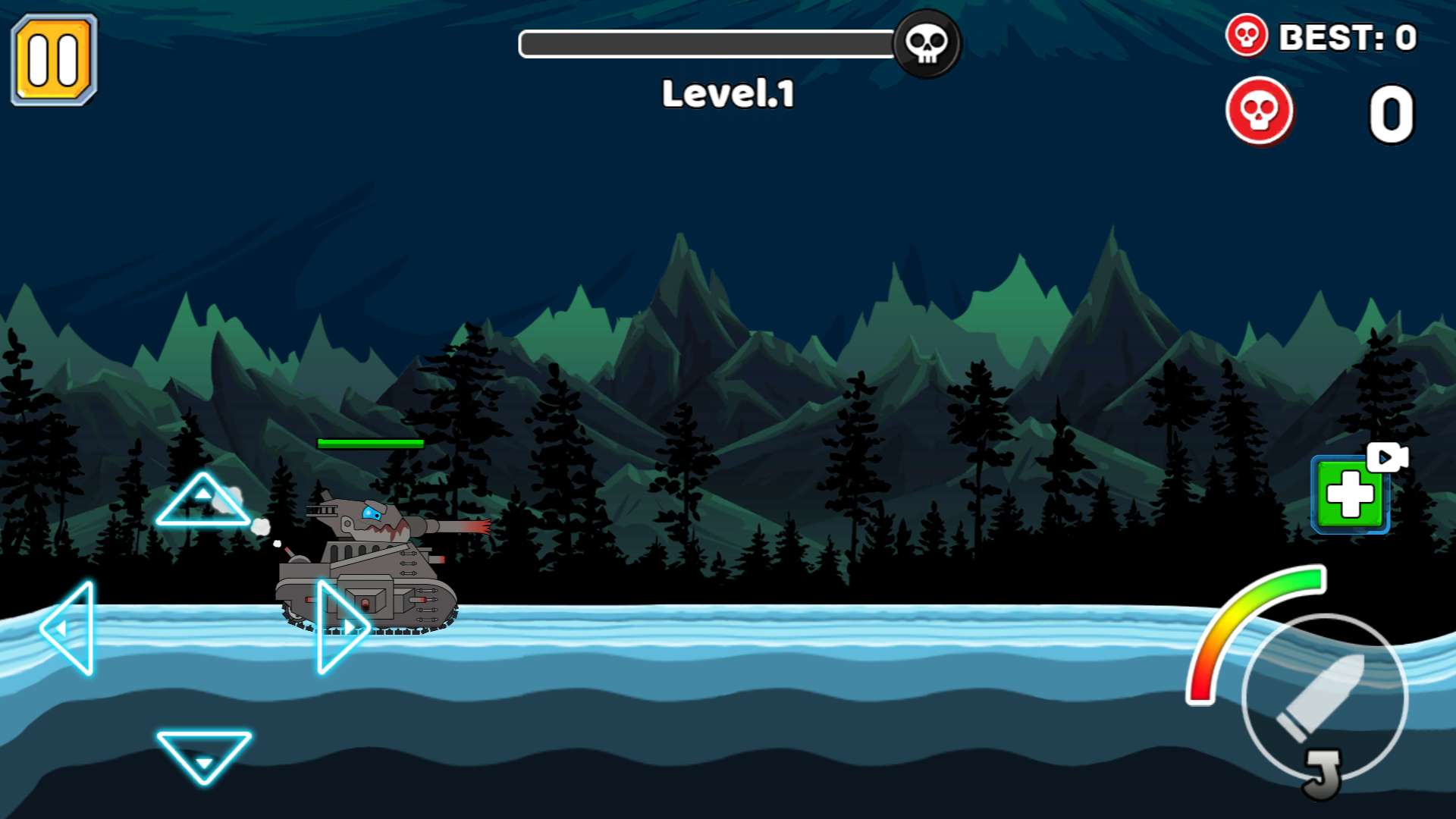This screenshot has height=819, width=1456.
Task: Drive forward with the right arrow
Action: [339, 627]
